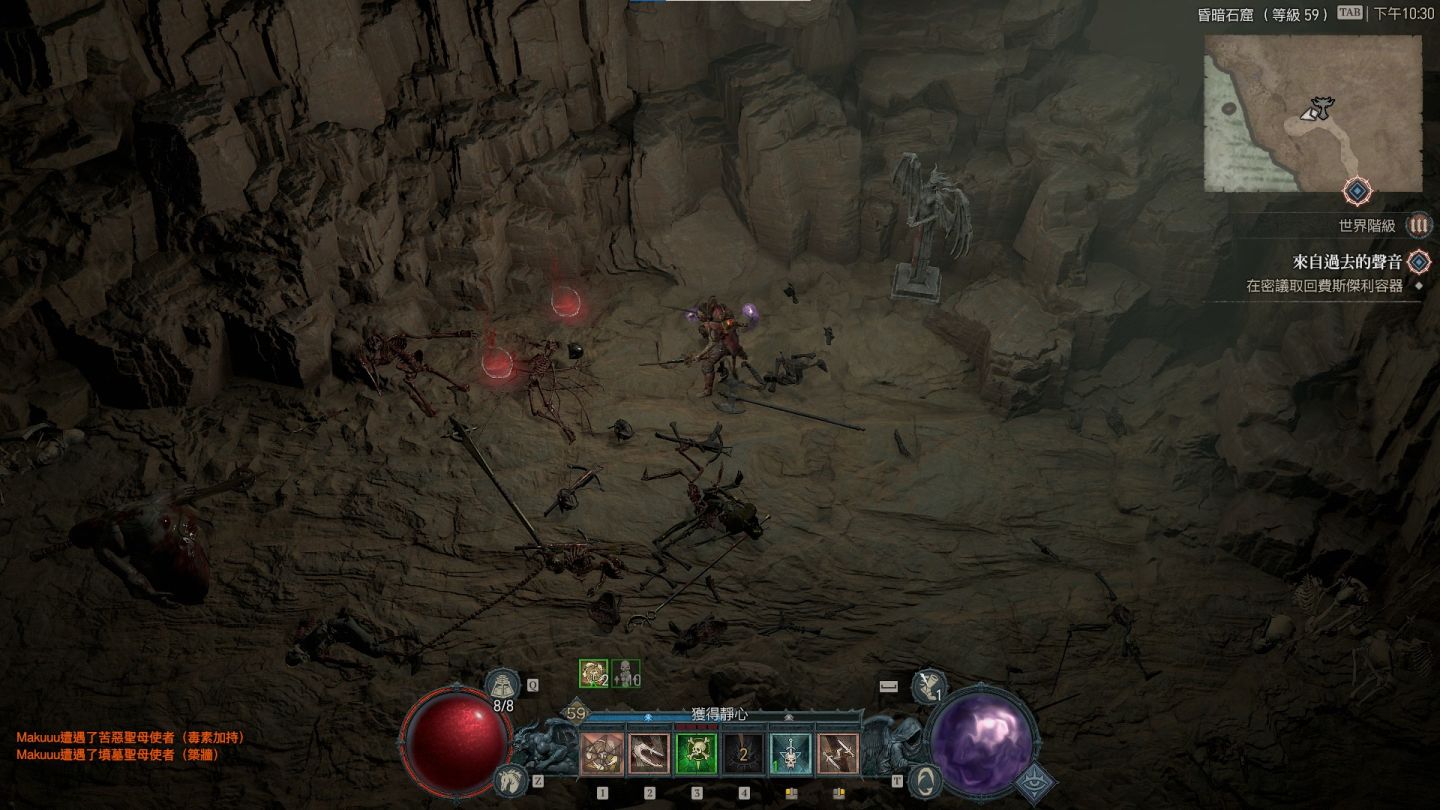Screen dimensions: 1440x810
Task: Use the crossed swords skill
Action: point(838,755)
